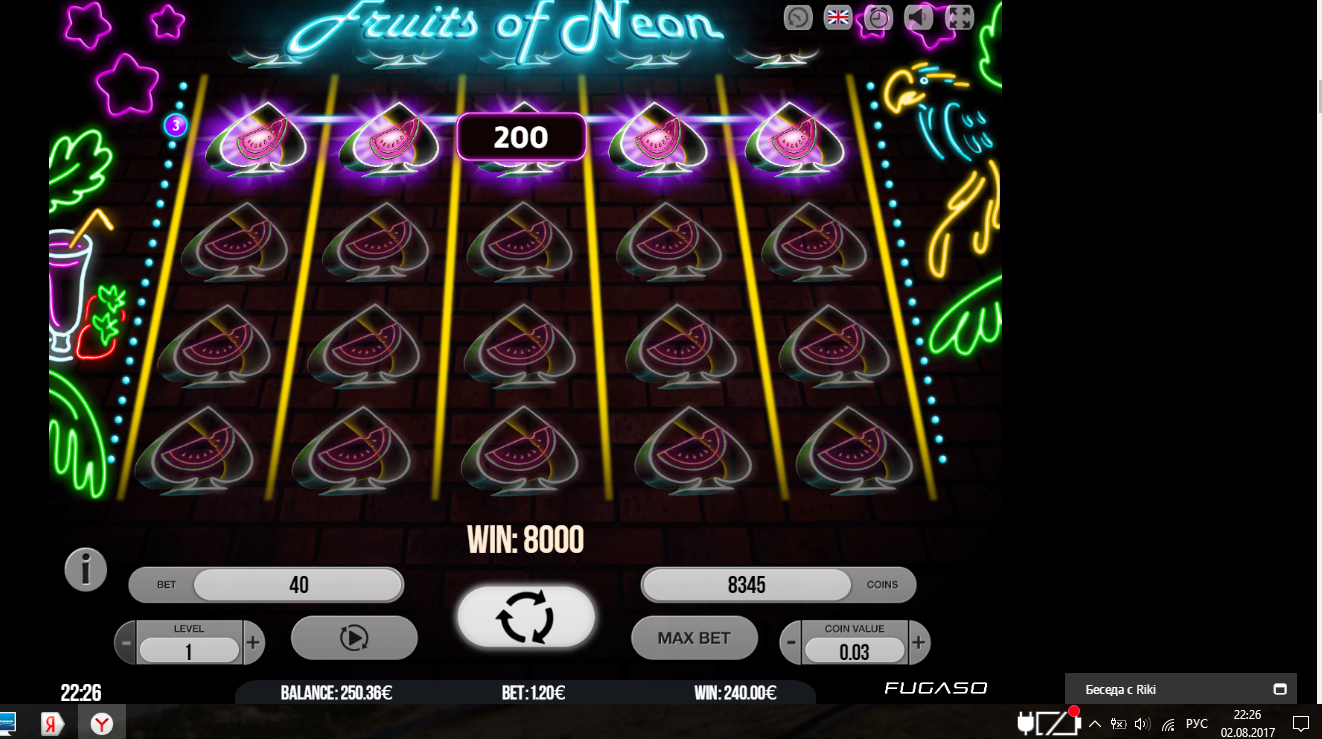Open the game history icon
The height and width of the screenshot is (739, 1322).
click(798, 17)
